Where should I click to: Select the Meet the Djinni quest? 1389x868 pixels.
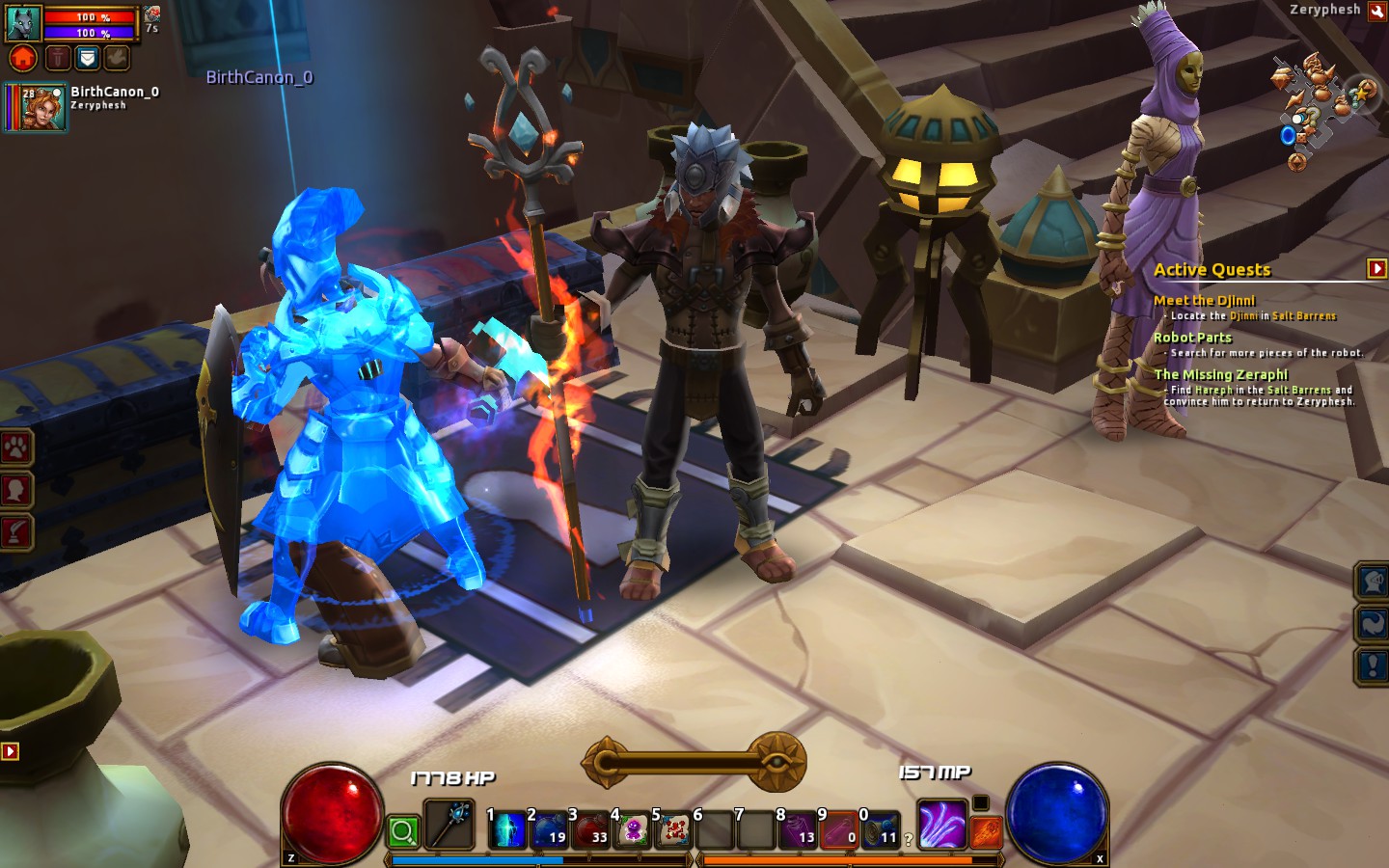coord(1204,301)
